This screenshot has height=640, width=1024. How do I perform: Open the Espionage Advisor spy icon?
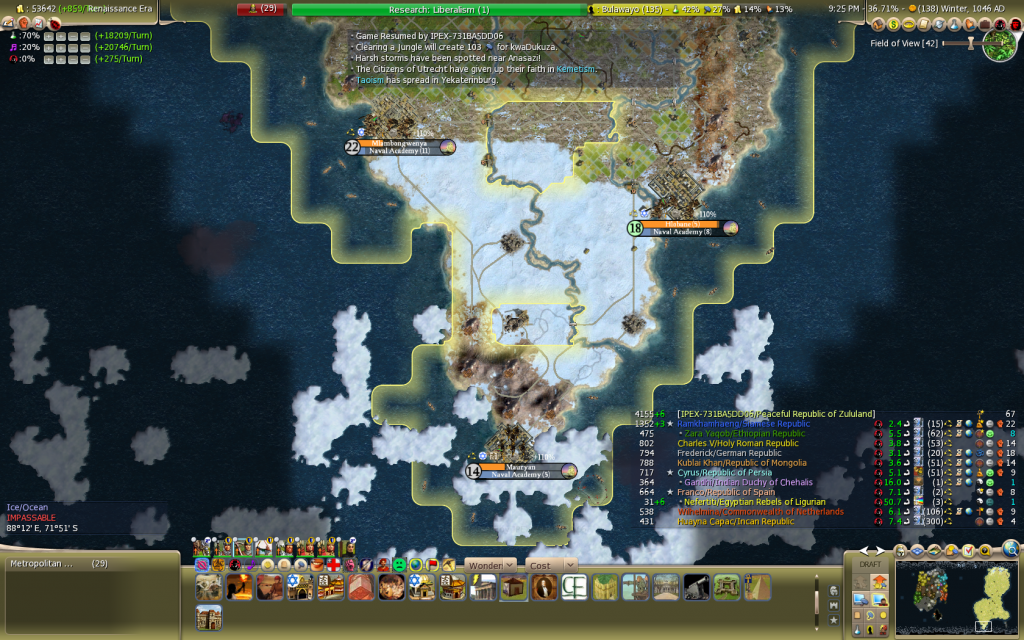pyautogui.click(x=1001, y=23)
